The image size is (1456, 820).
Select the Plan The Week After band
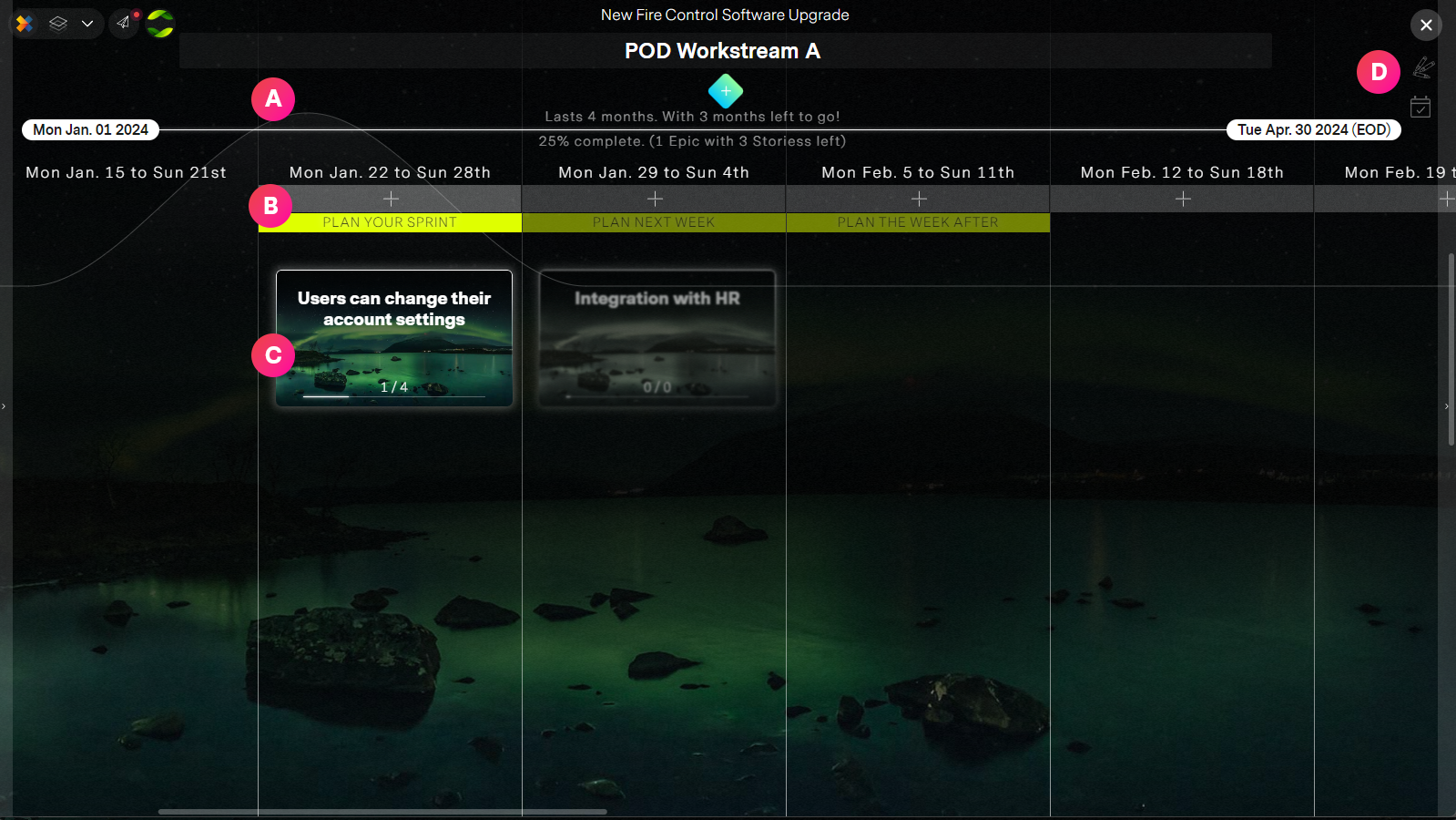pyautogui.click(x=917, y=222)
